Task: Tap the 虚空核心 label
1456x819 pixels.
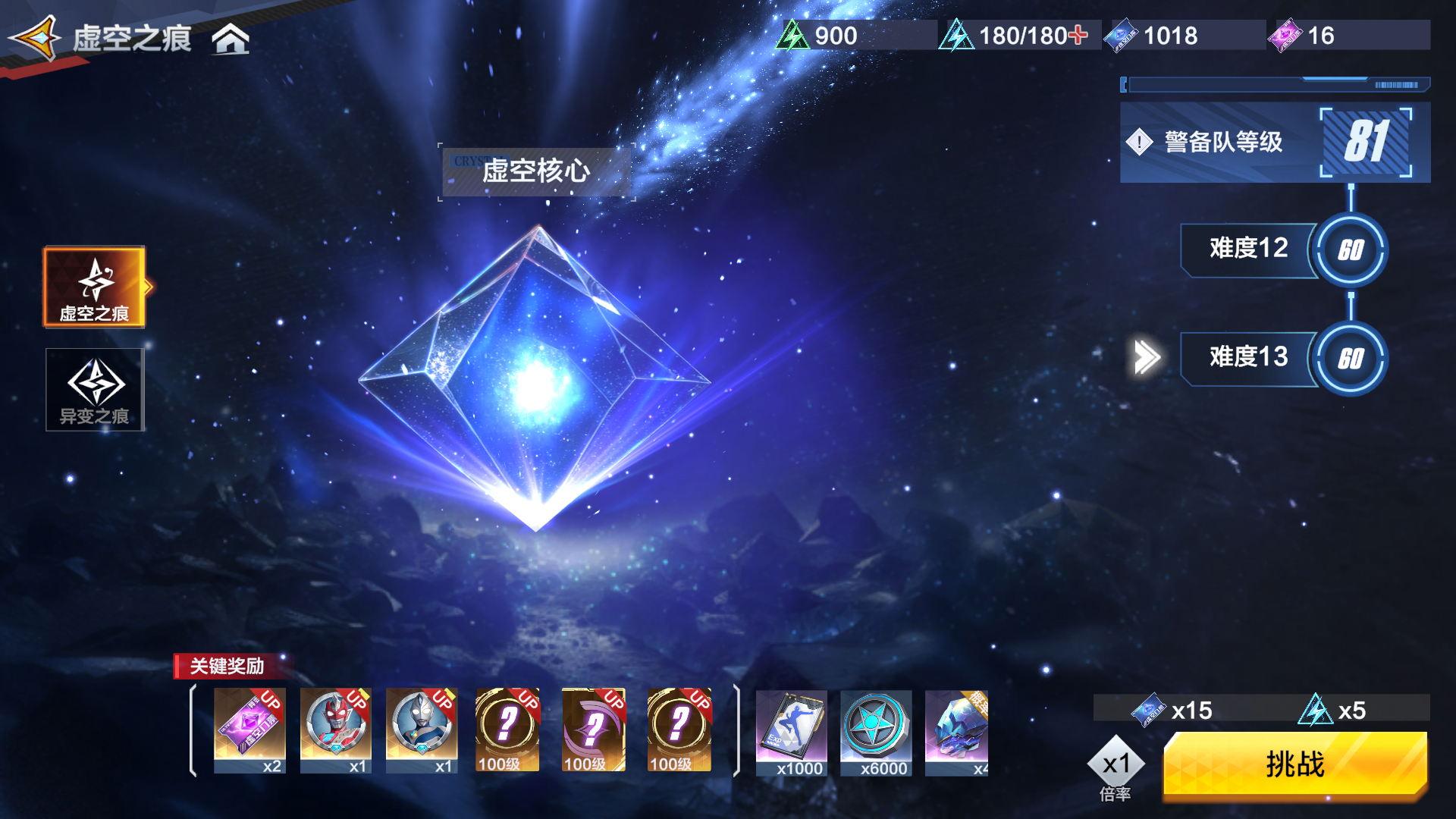Action: coord(536,171)
